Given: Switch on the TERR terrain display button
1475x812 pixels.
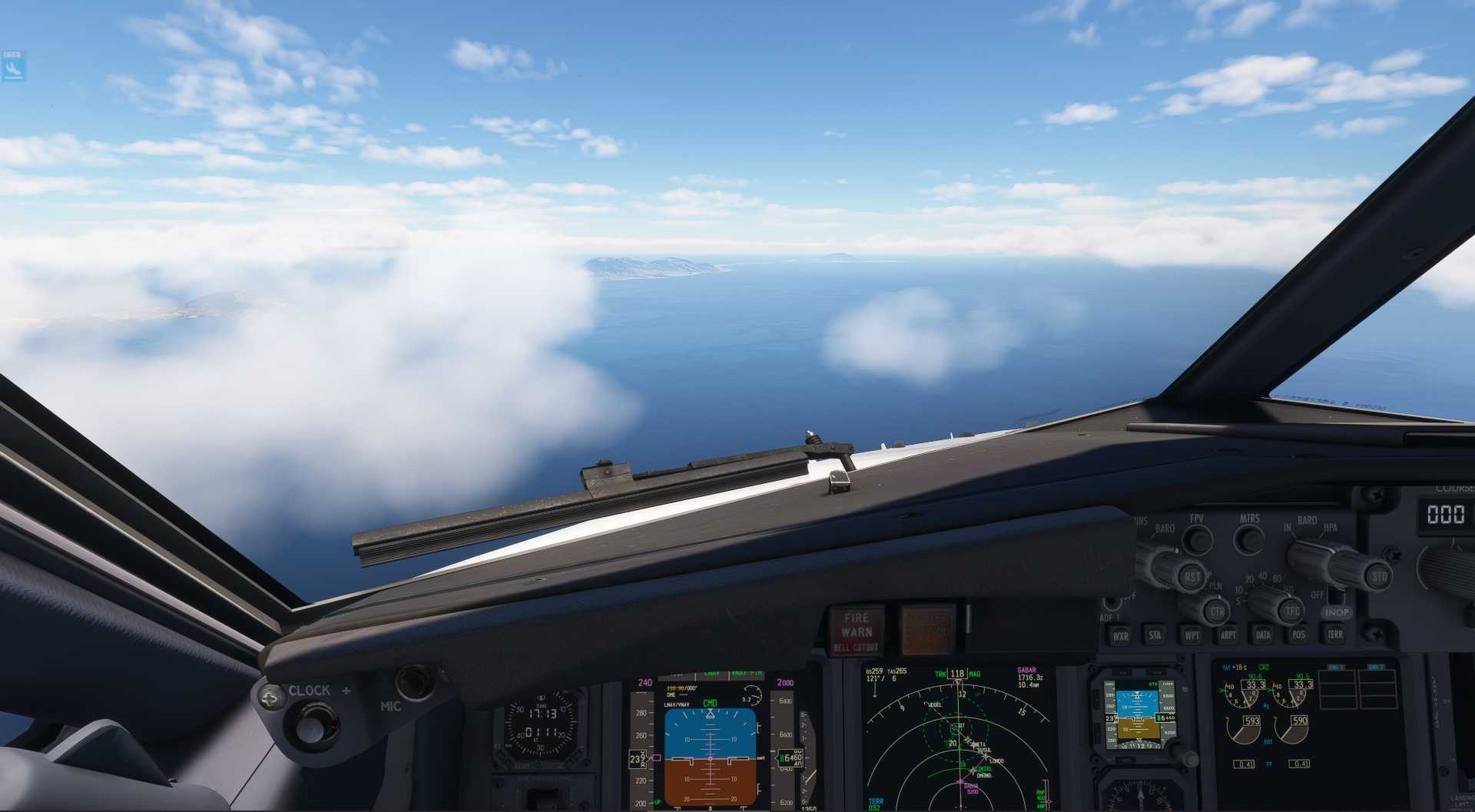Looking at the screenshot, I should pos(1335,634).
